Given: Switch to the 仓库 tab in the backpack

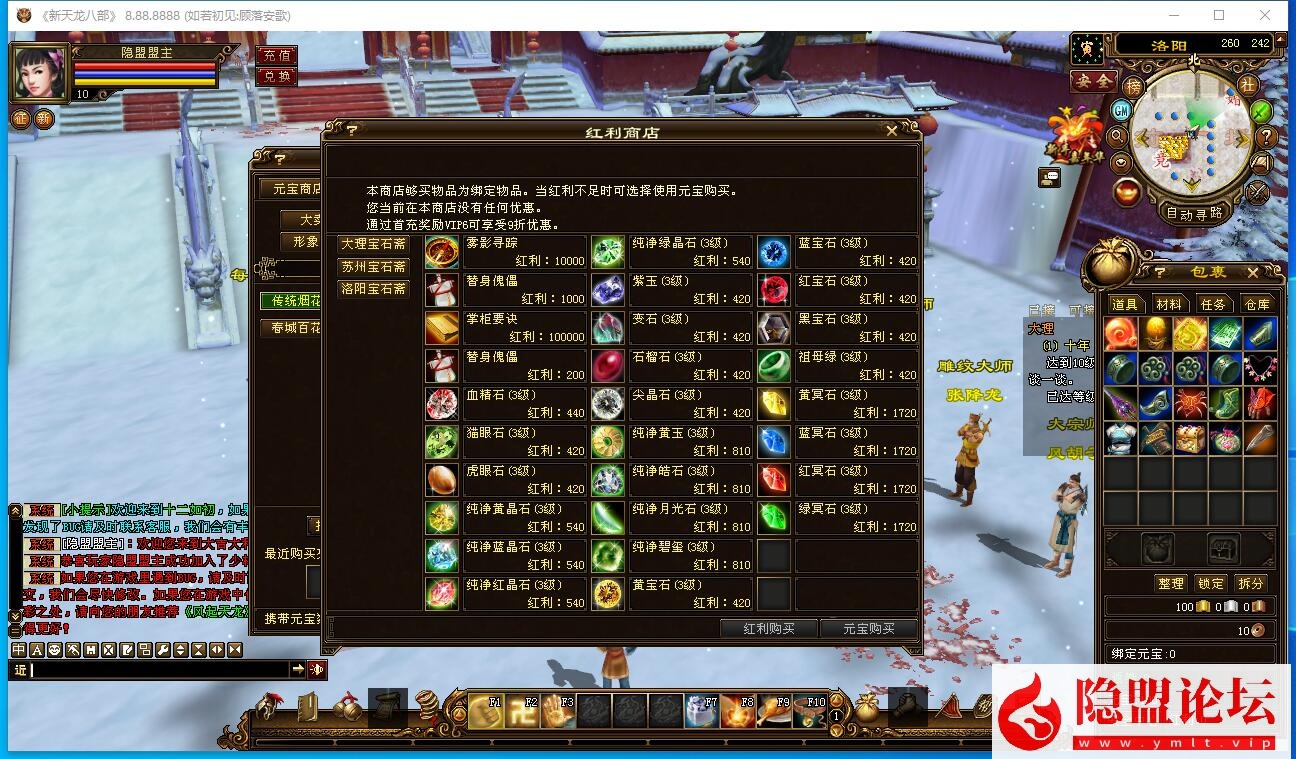Looking at the screenshot, I should [x=1257, y=304].
